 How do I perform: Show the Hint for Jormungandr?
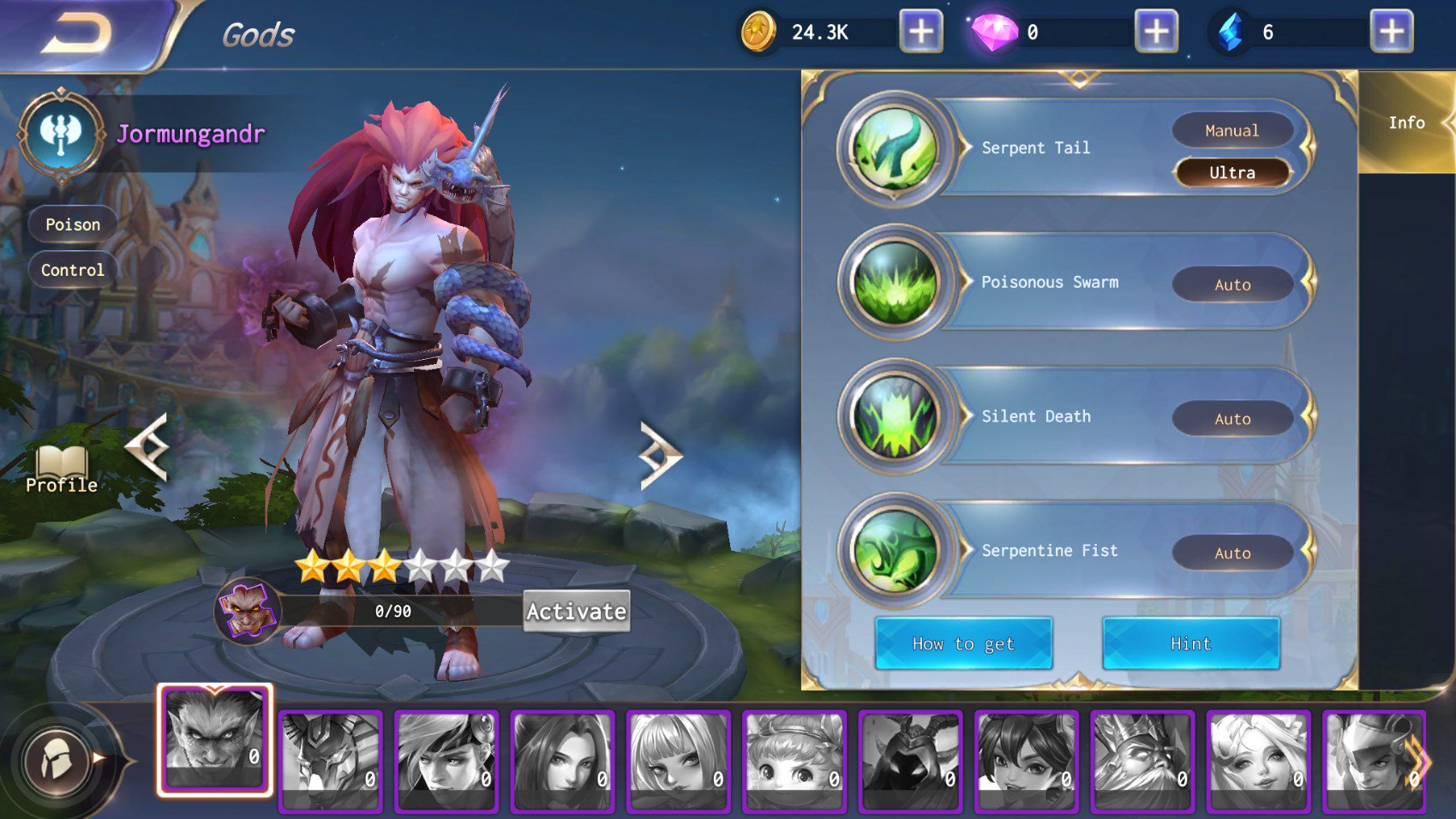(1190, 643)
